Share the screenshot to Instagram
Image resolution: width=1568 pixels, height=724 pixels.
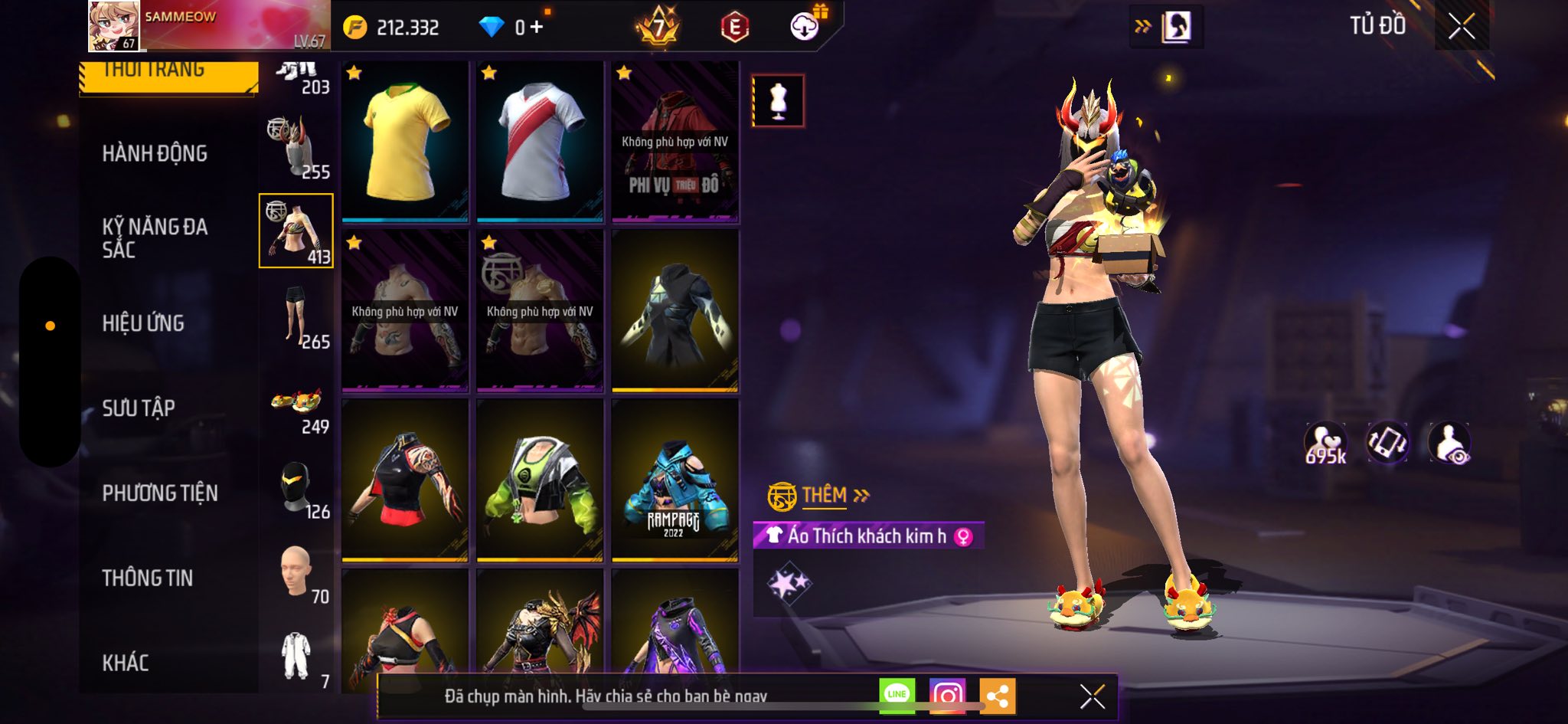947,696
